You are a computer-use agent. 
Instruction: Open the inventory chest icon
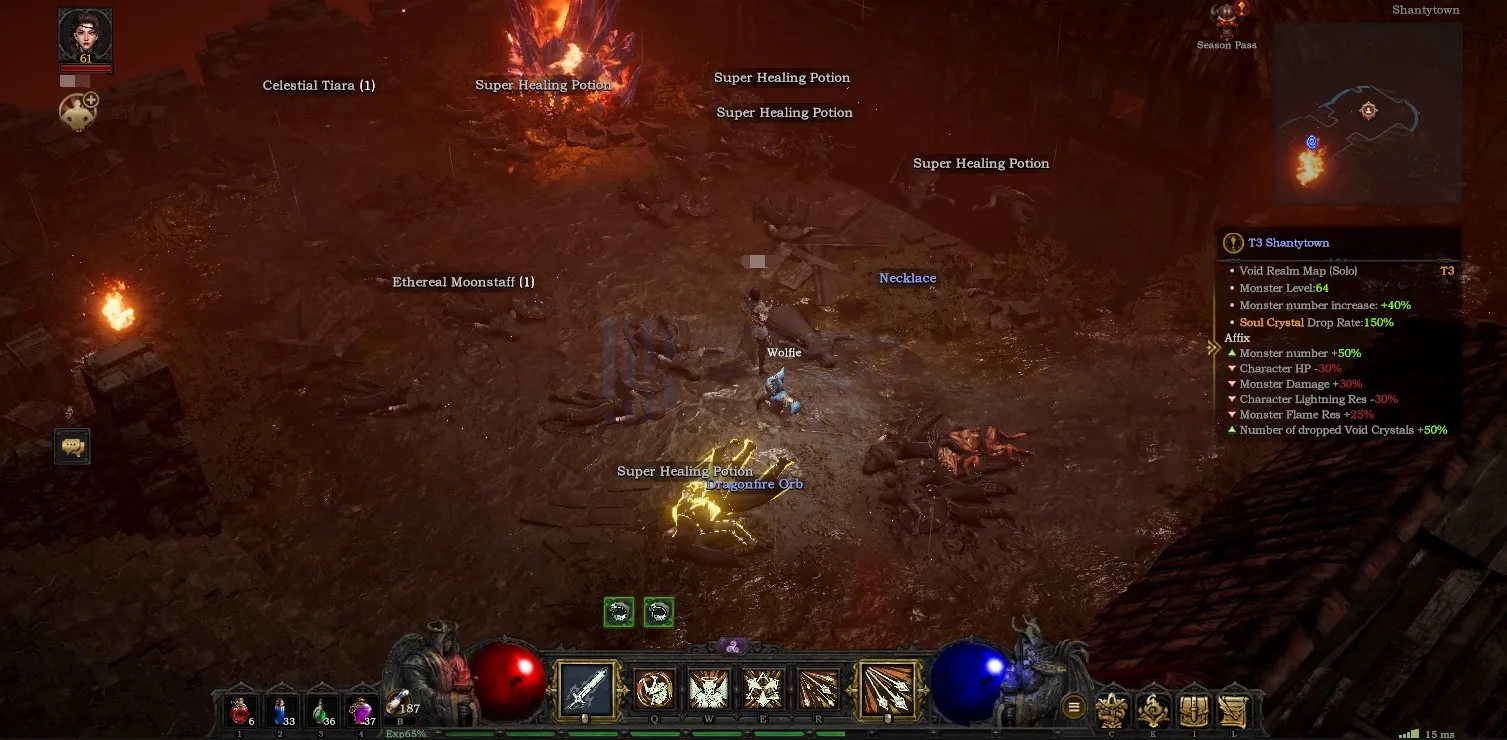point(1193,710)
